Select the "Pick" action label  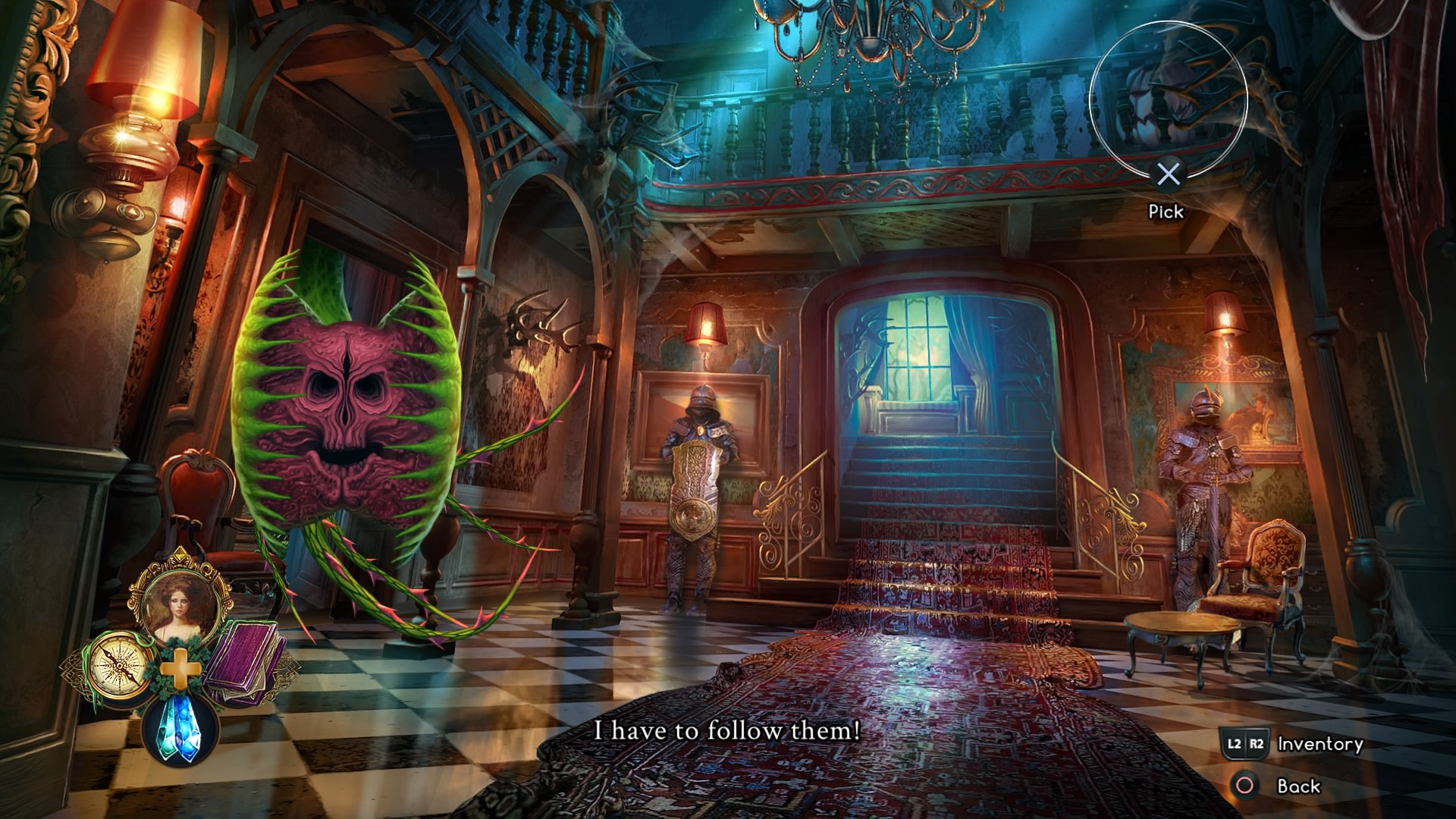(1166, 212)
